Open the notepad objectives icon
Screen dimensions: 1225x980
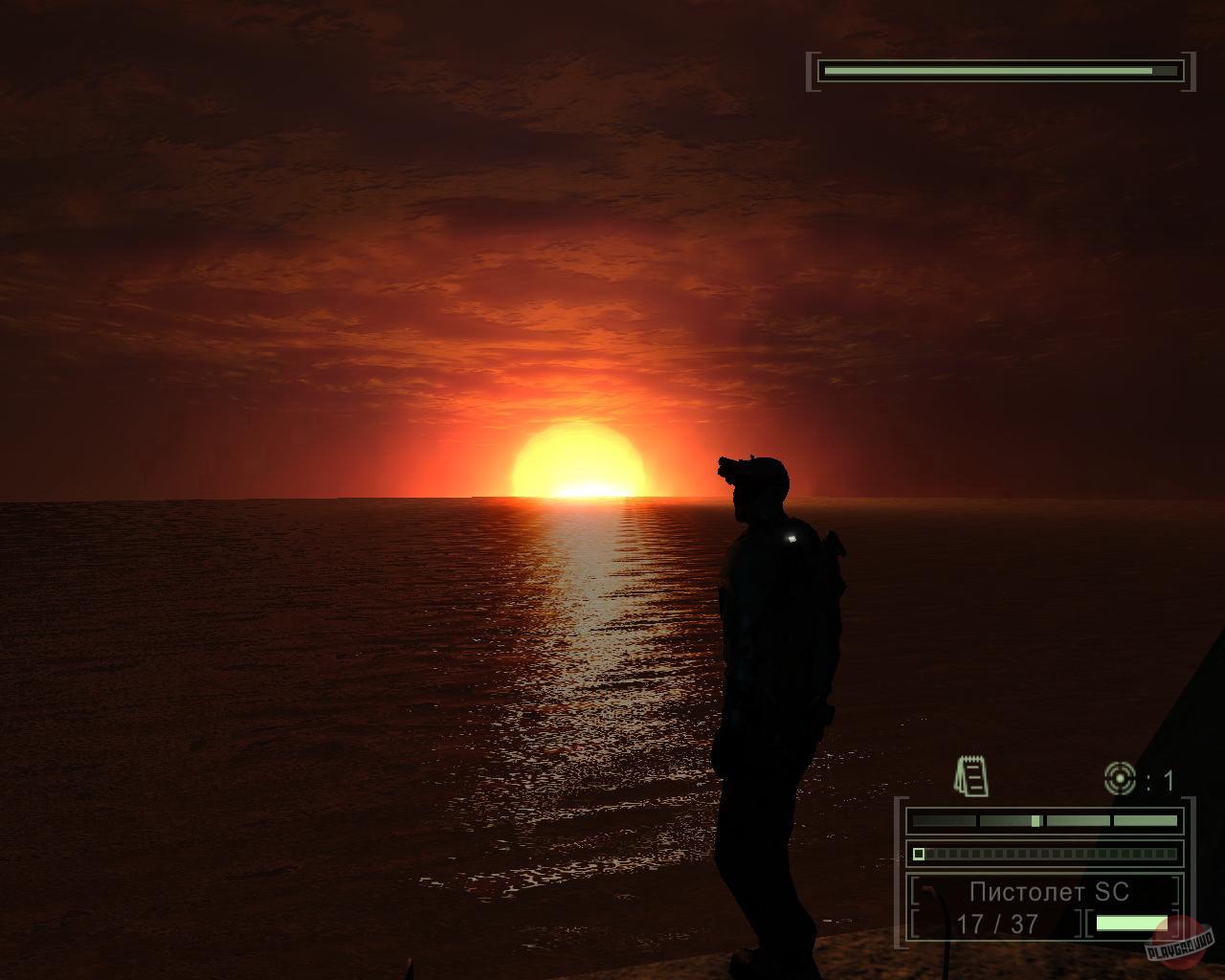[971, 775]
